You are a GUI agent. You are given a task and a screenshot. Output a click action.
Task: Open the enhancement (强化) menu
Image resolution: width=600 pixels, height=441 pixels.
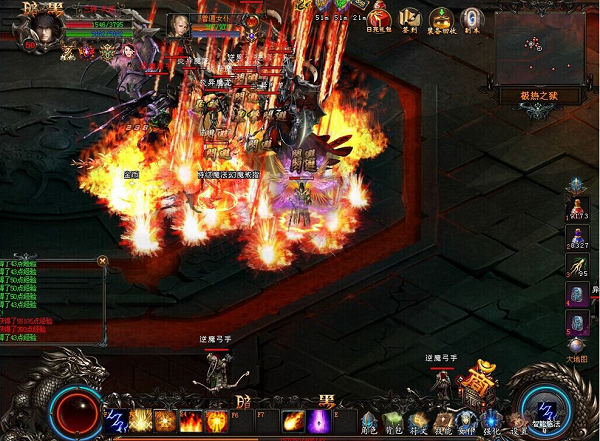(x=490, y=421)
